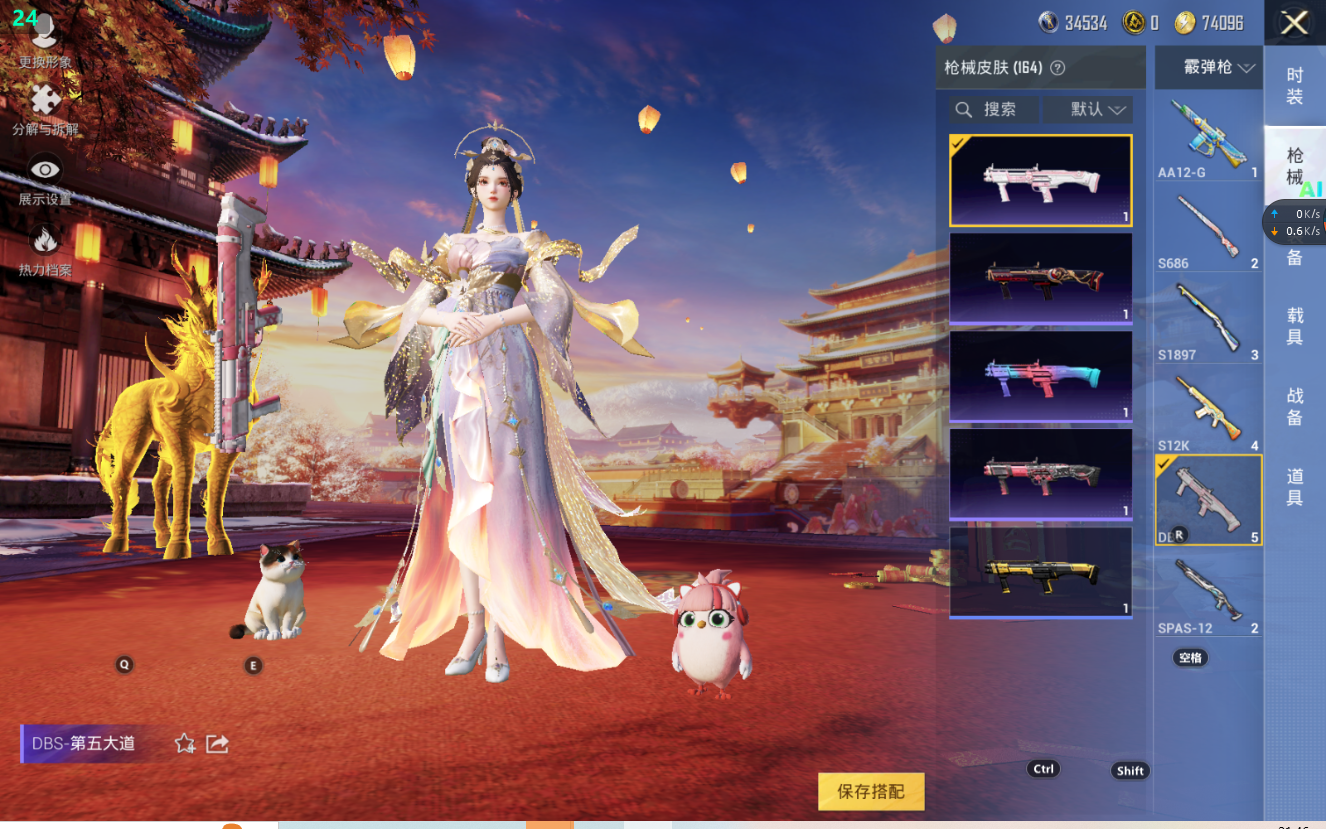Switch to the 载具 vehicle tab
The image size is (1326, 829).
point(1294,326)
